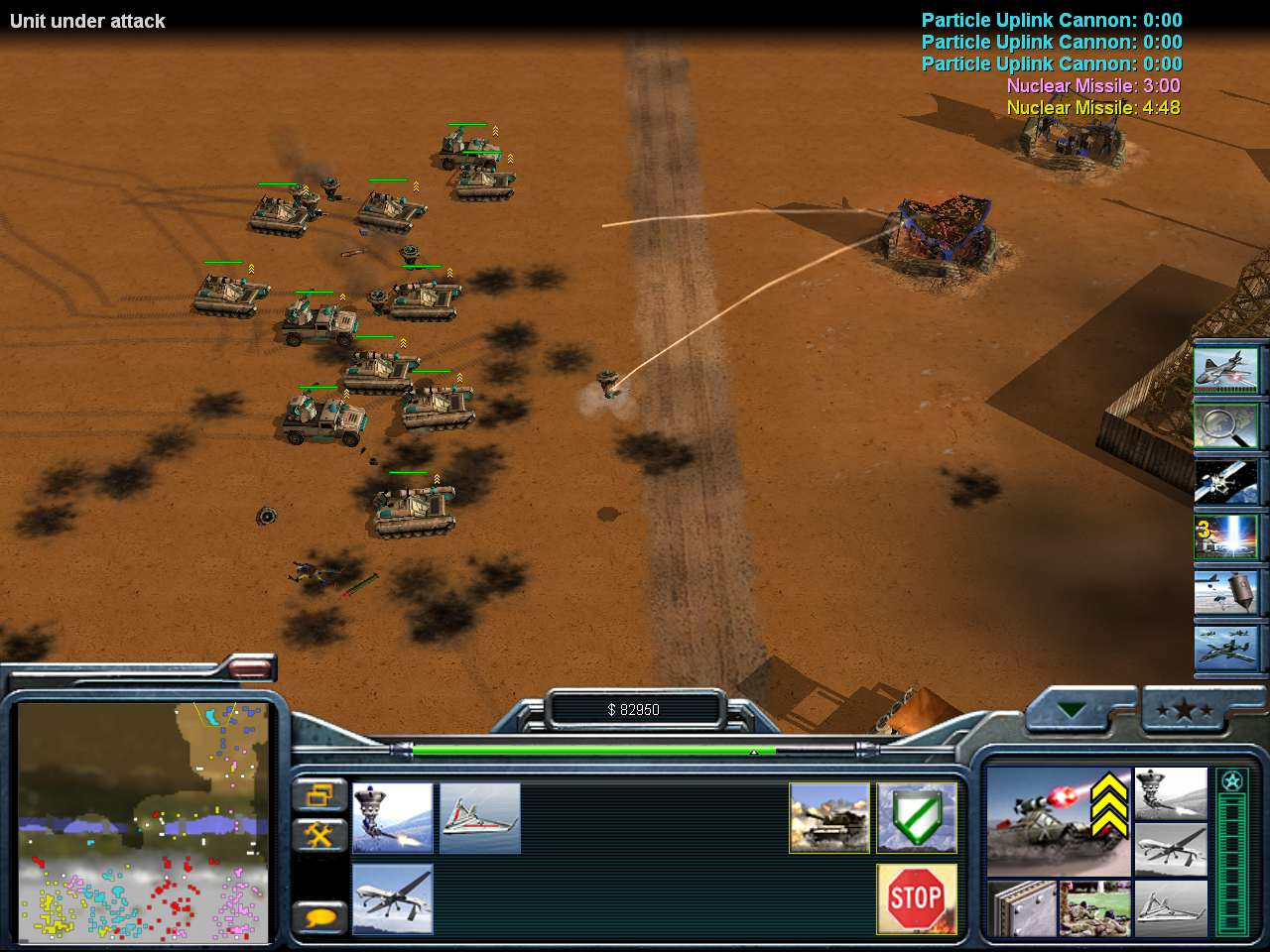
Task: Build the Scout Drone upgrade
Action: coord(480,818)
